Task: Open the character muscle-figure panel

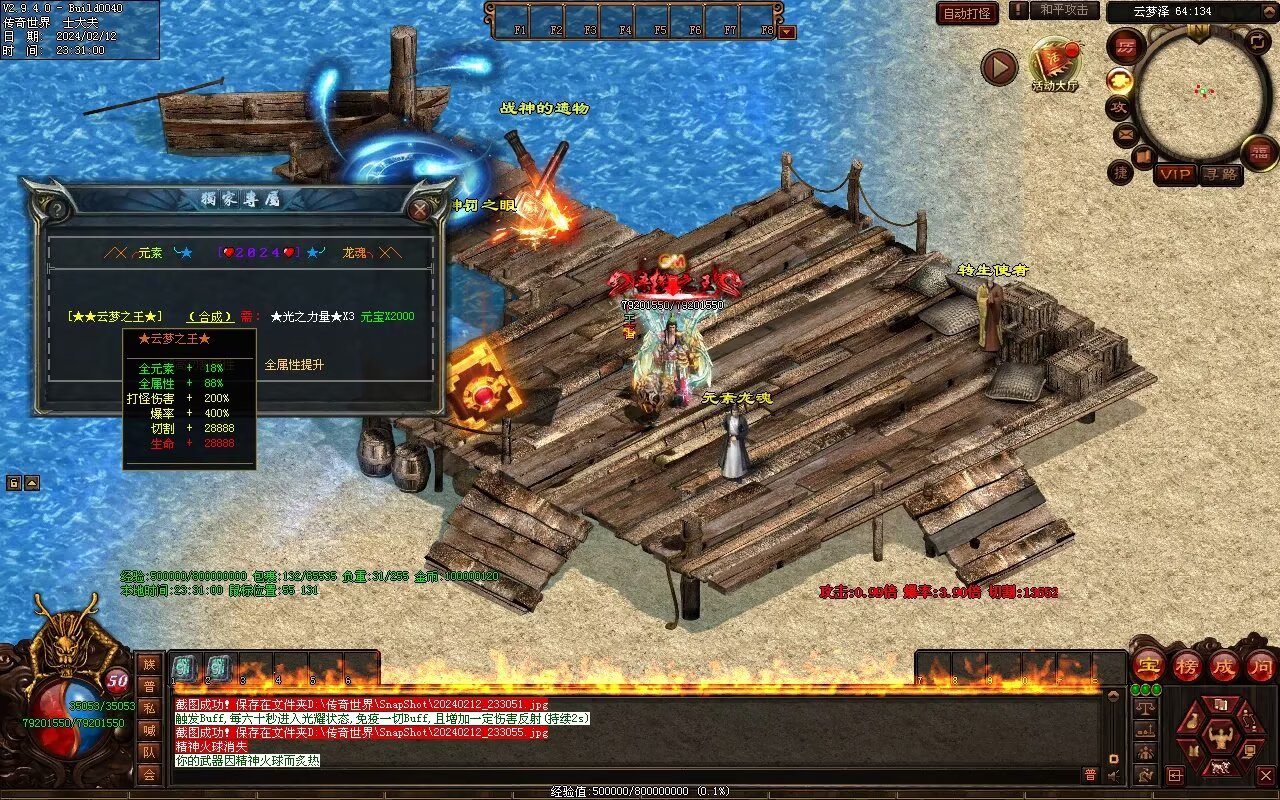Action: (x=1220, y=739)
